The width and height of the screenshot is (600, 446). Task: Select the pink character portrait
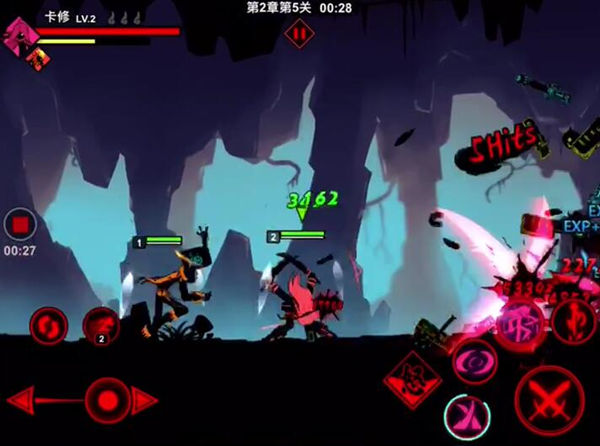18,38
